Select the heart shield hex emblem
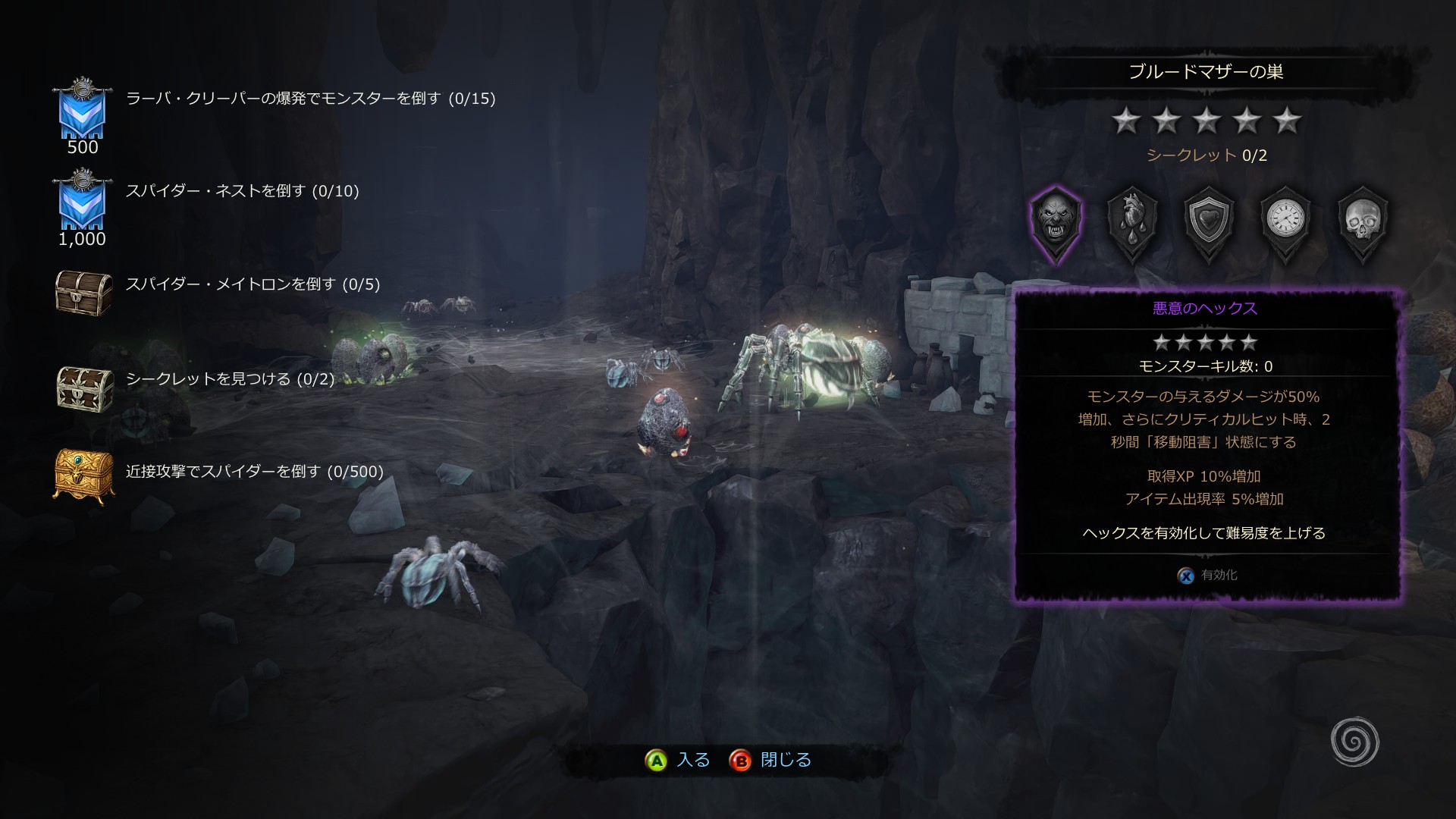 1210,221
